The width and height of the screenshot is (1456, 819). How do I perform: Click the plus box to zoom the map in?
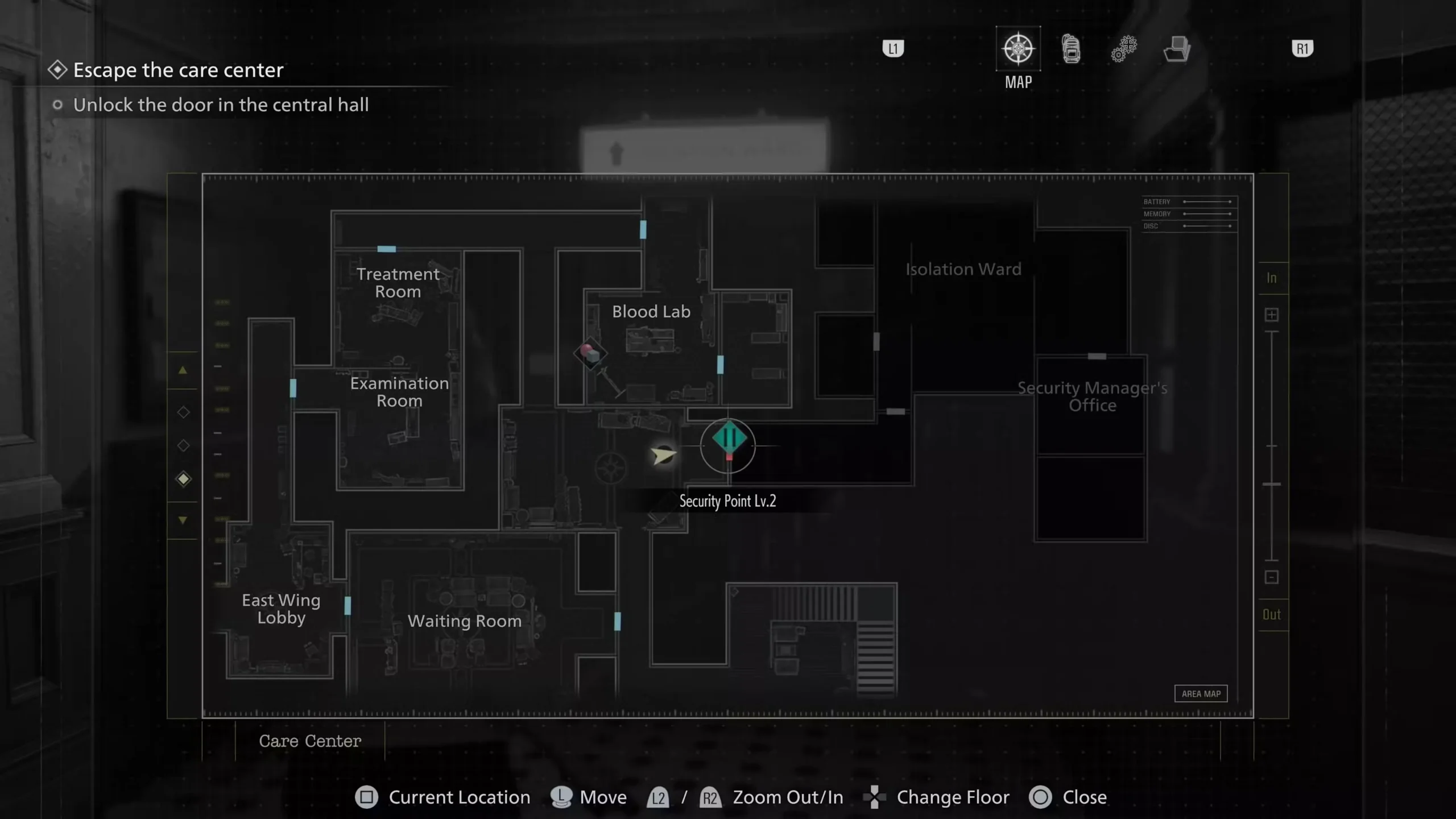tap(1272, 315)
